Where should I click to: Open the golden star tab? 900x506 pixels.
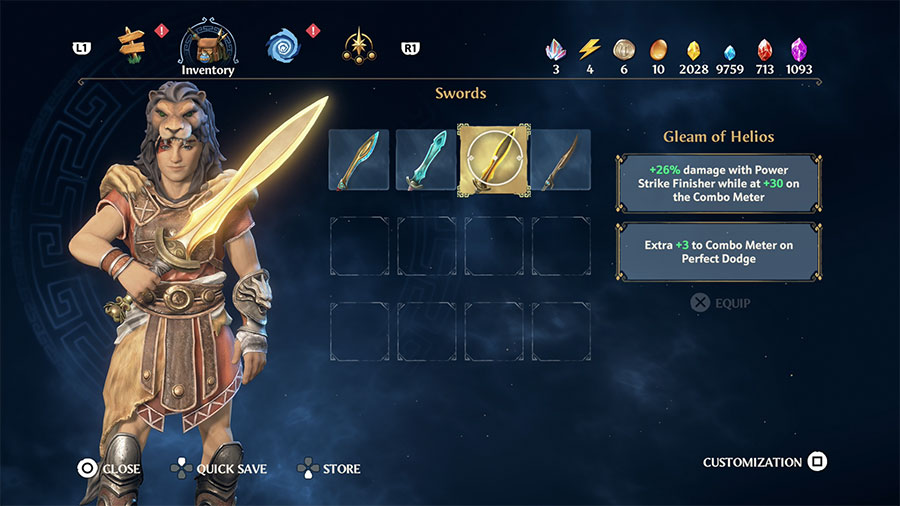click(358, 45)
